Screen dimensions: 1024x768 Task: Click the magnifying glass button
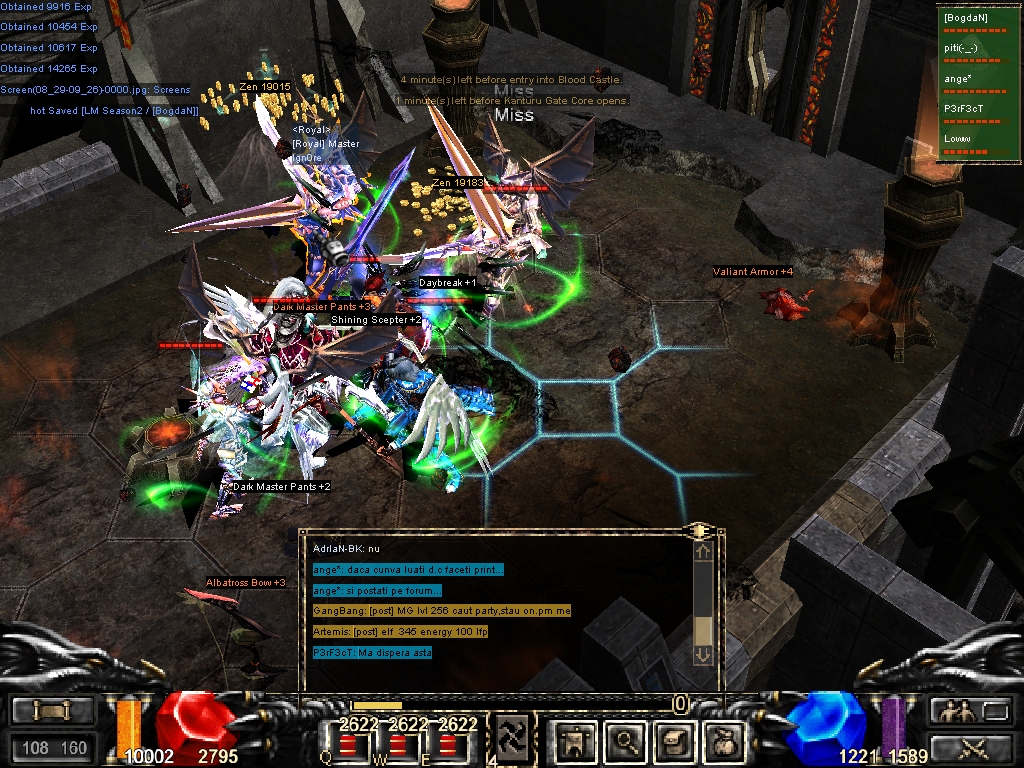(x=626, y=740)
